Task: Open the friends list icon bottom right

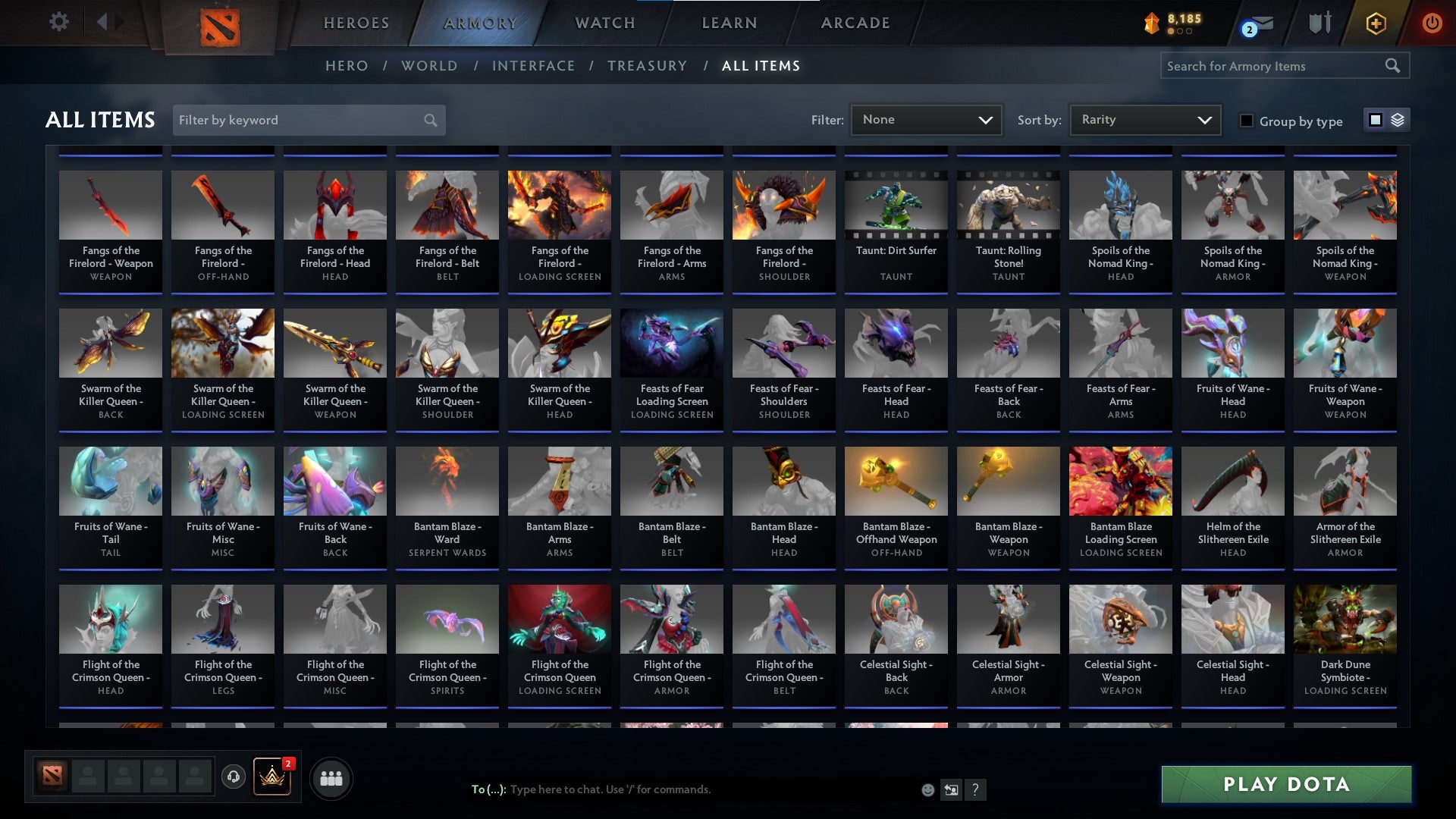Action: click(329, 777)
